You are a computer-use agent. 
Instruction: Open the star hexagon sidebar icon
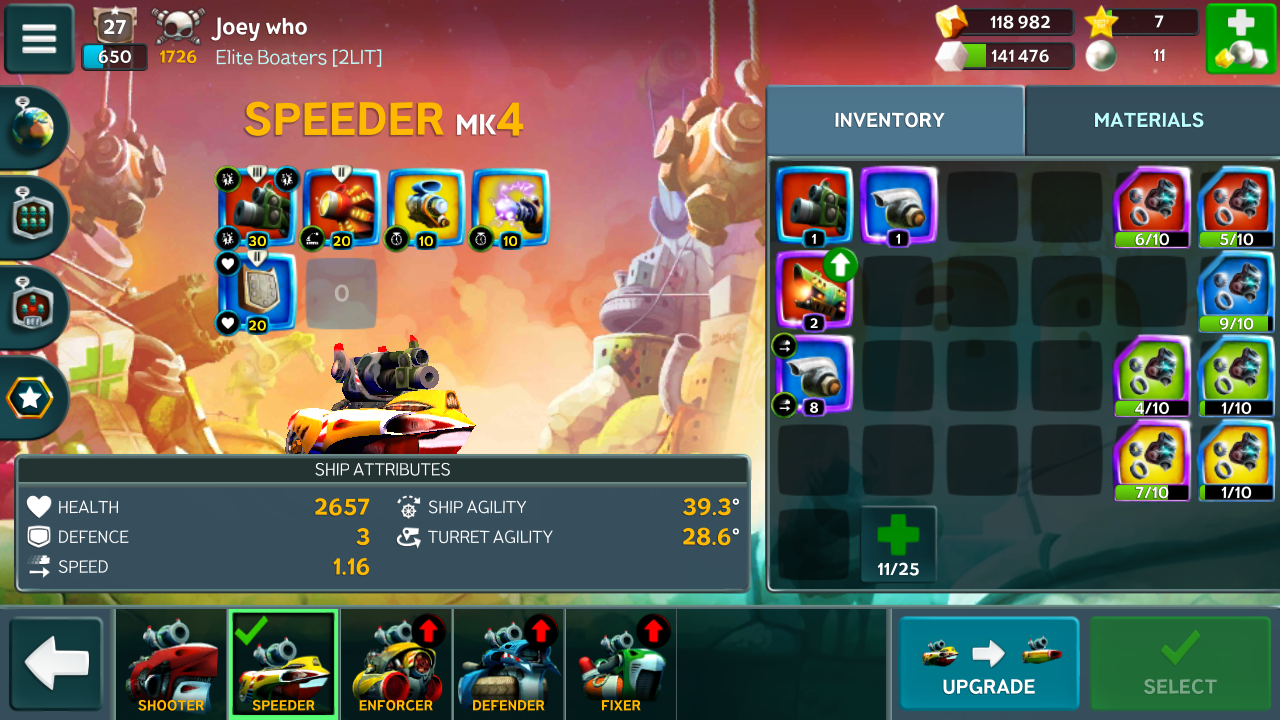click(x=31, y=398)
